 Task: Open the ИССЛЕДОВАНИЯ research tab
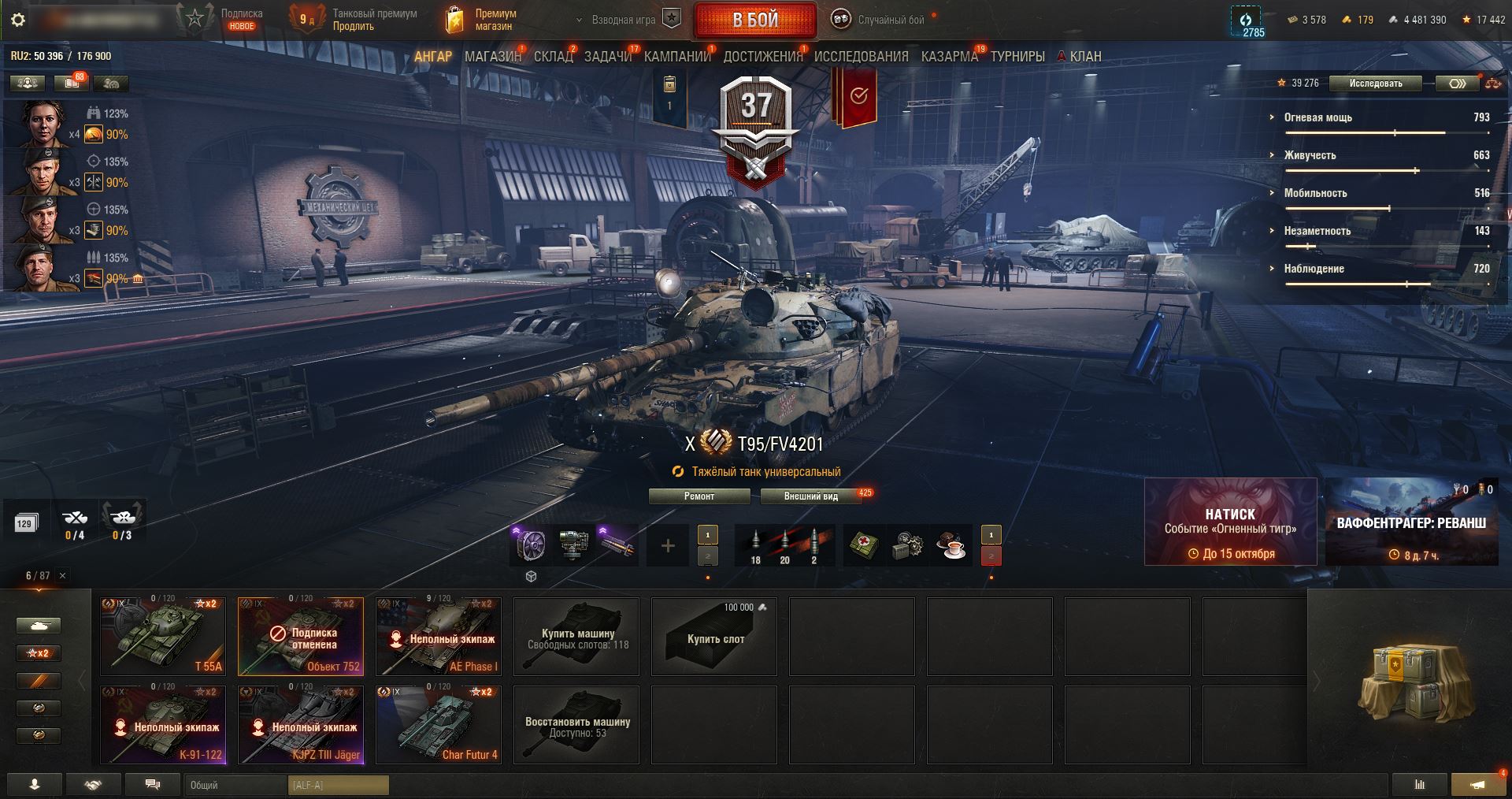pyautogui.click(x=861, y=57)
